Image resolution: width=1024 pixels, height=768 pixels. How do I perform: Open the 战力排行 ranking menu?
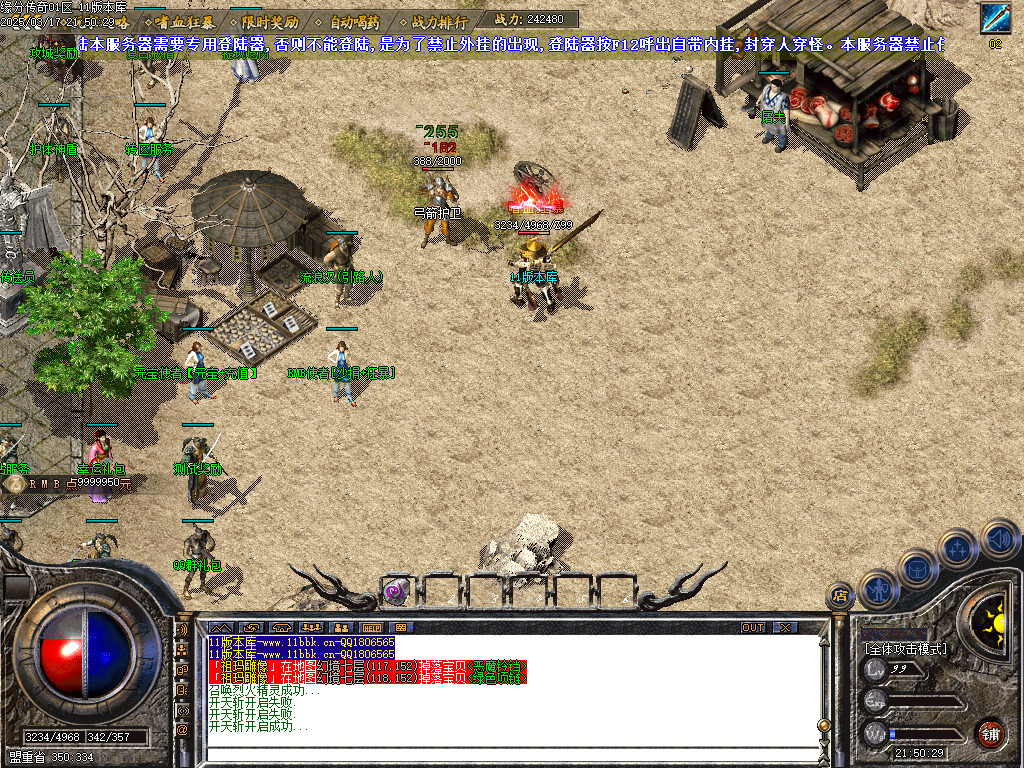438,20
